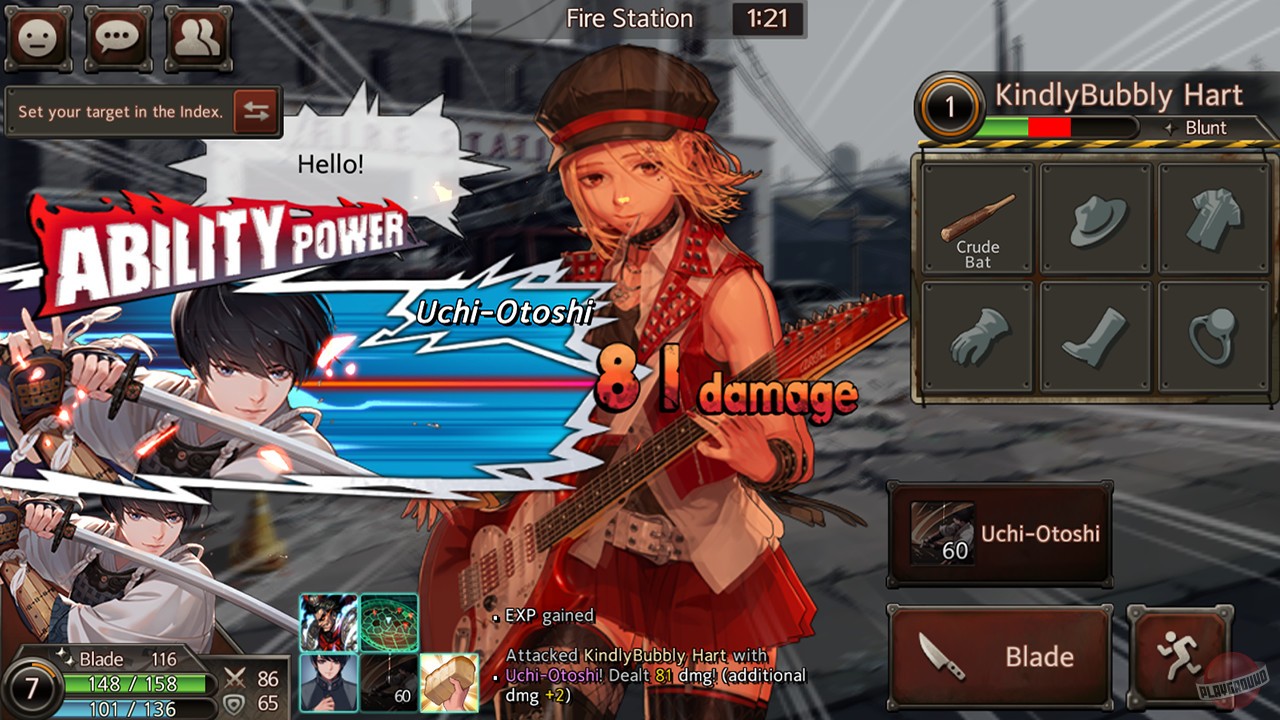The height and width of the screenshot is (720, 1280).
Task: Expand the Blunt weakness indicator
Action: [x=1207, y=128]
